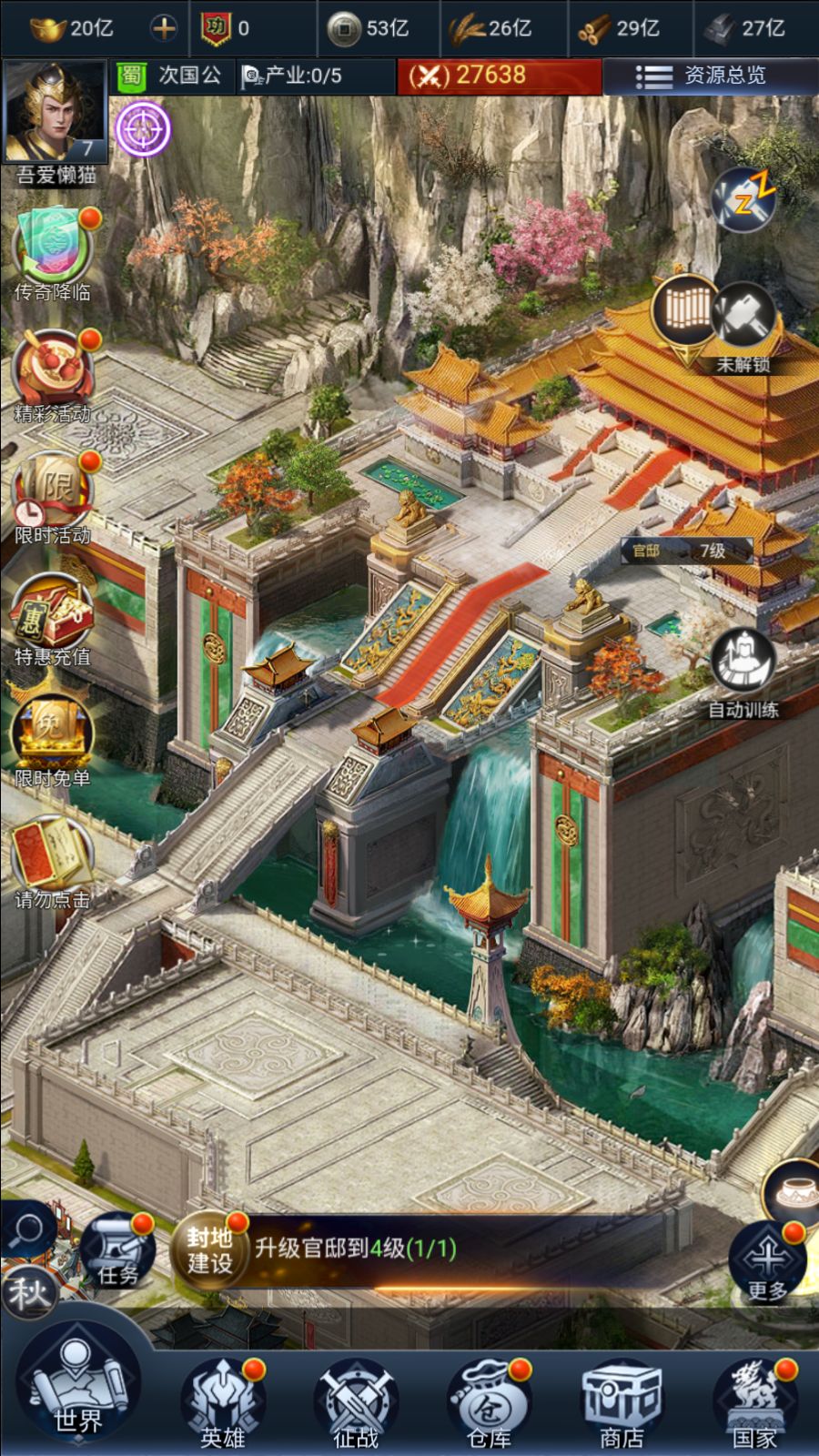This screenshot has width=819, height=1456.
Task: Open the 英雄 heroes menu
Action: (x=222, y=1402)
